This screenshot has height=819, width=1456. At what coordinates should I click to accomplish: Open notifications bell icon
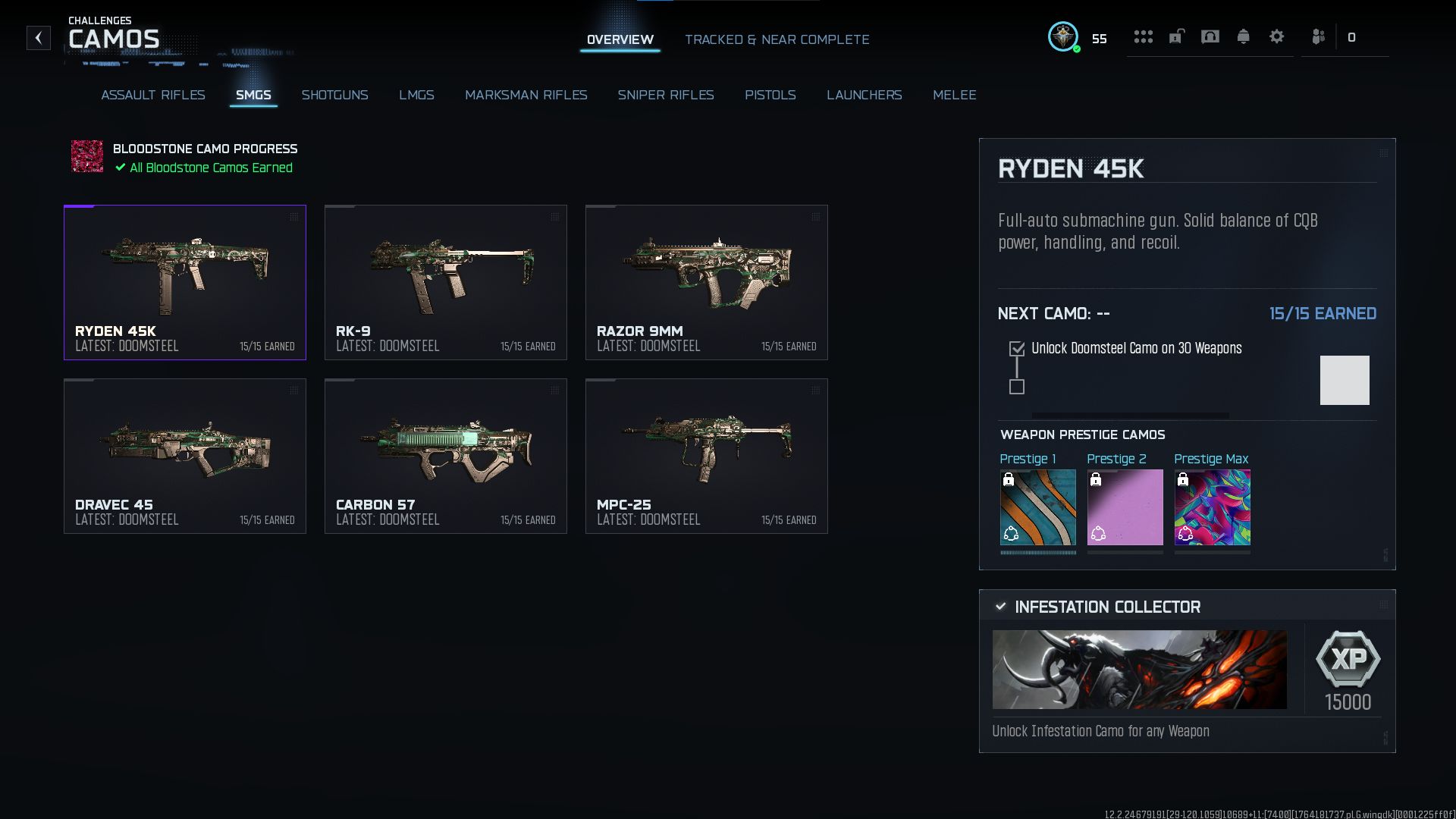(1243, 36)
